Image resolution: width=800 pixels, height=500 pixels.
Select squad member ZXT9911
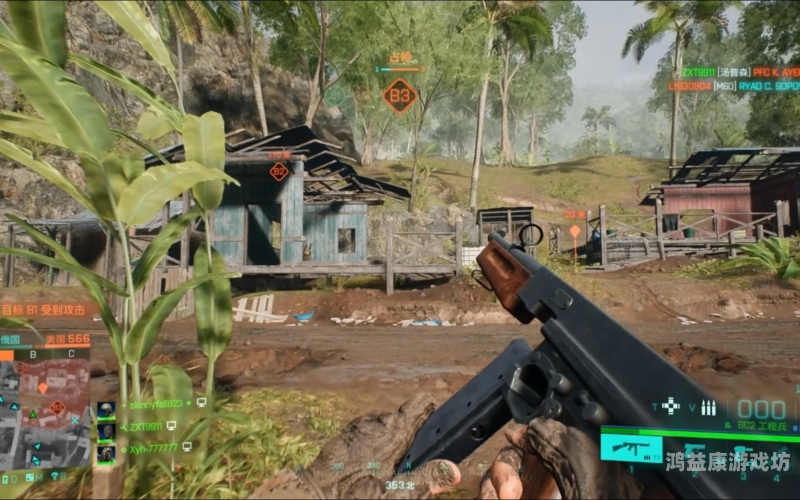point(145,426)
